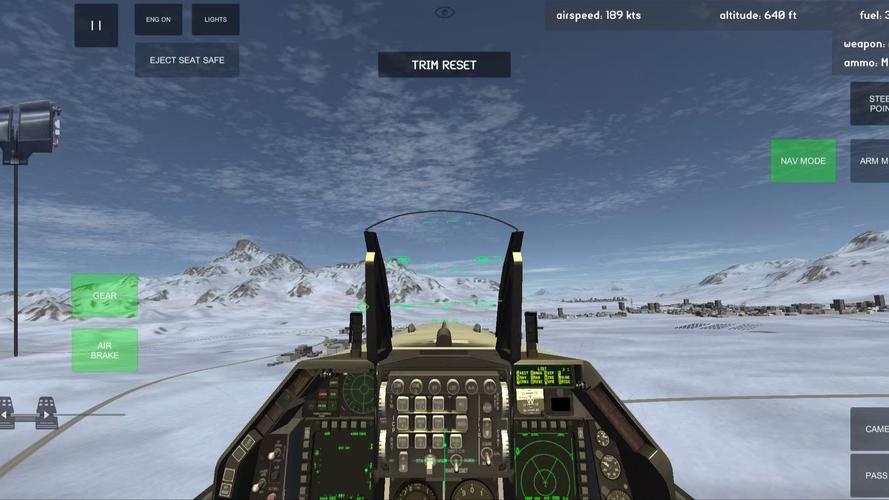Screen dimensions: 889x500
Task: Click the EJECT SEAT SAFE button
Action: tap(187, 60)
